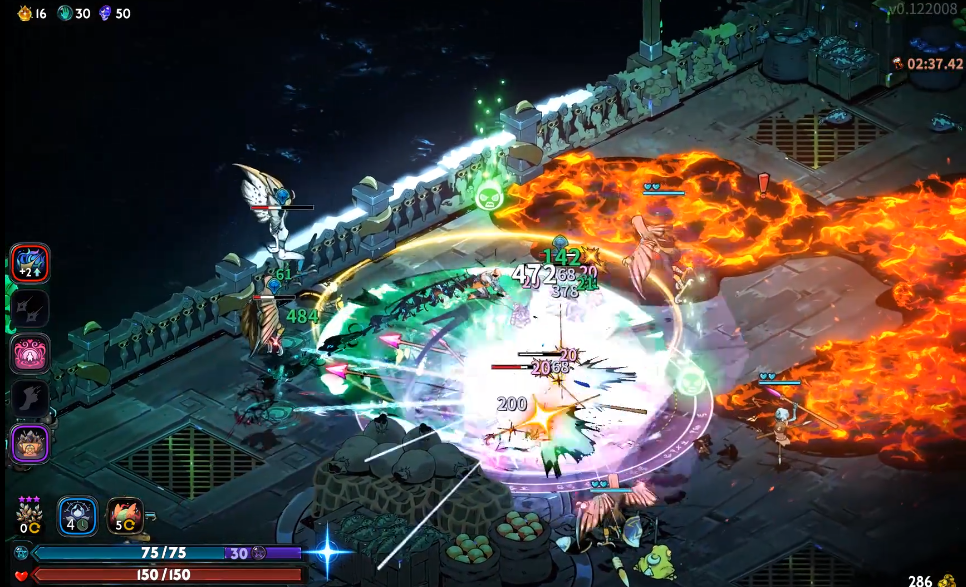Click the silver laurel keepsake with three stars
The image size is (966, 587).
tap(29, 515)
